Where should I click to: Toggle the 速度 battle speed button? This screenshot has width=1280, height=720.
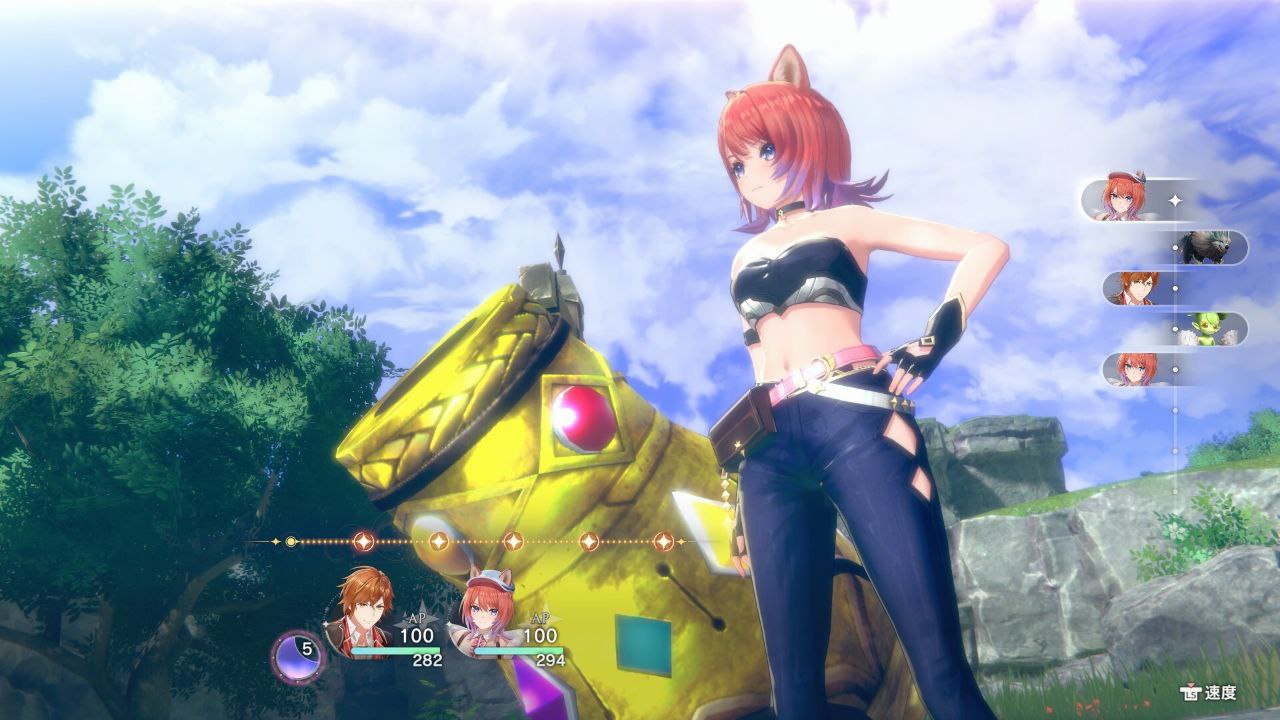pos(1210,692)
